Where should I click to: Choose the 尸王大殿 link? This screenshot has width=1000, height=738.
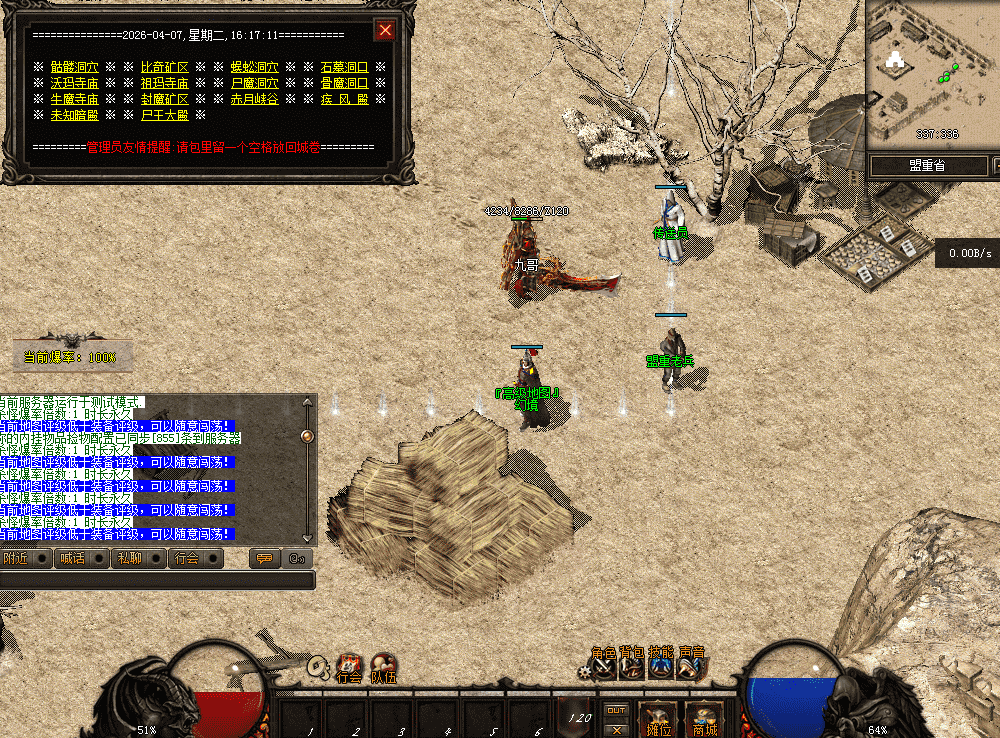point(164,115)
